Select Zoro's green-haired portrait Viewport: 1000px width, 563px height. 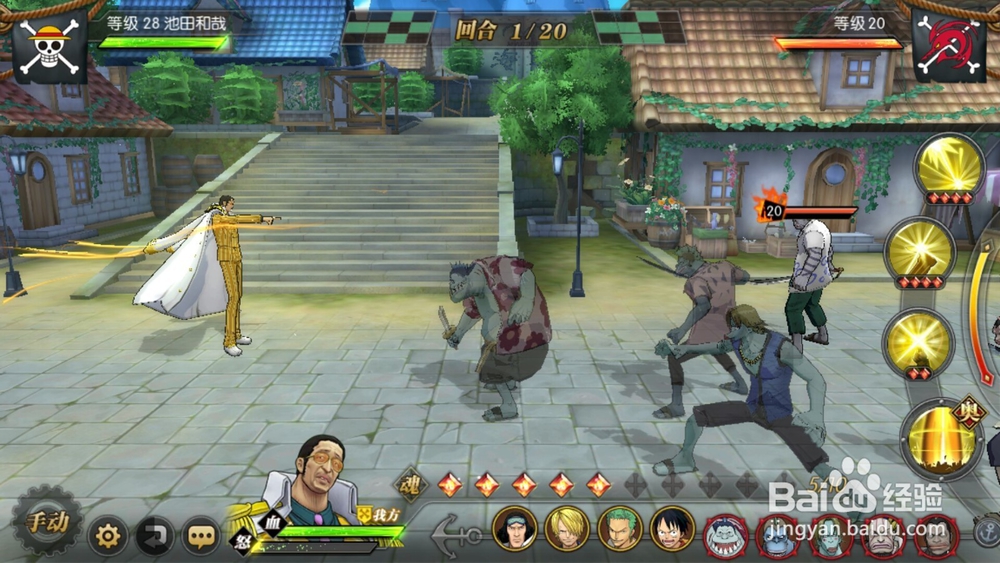(619, 528)
